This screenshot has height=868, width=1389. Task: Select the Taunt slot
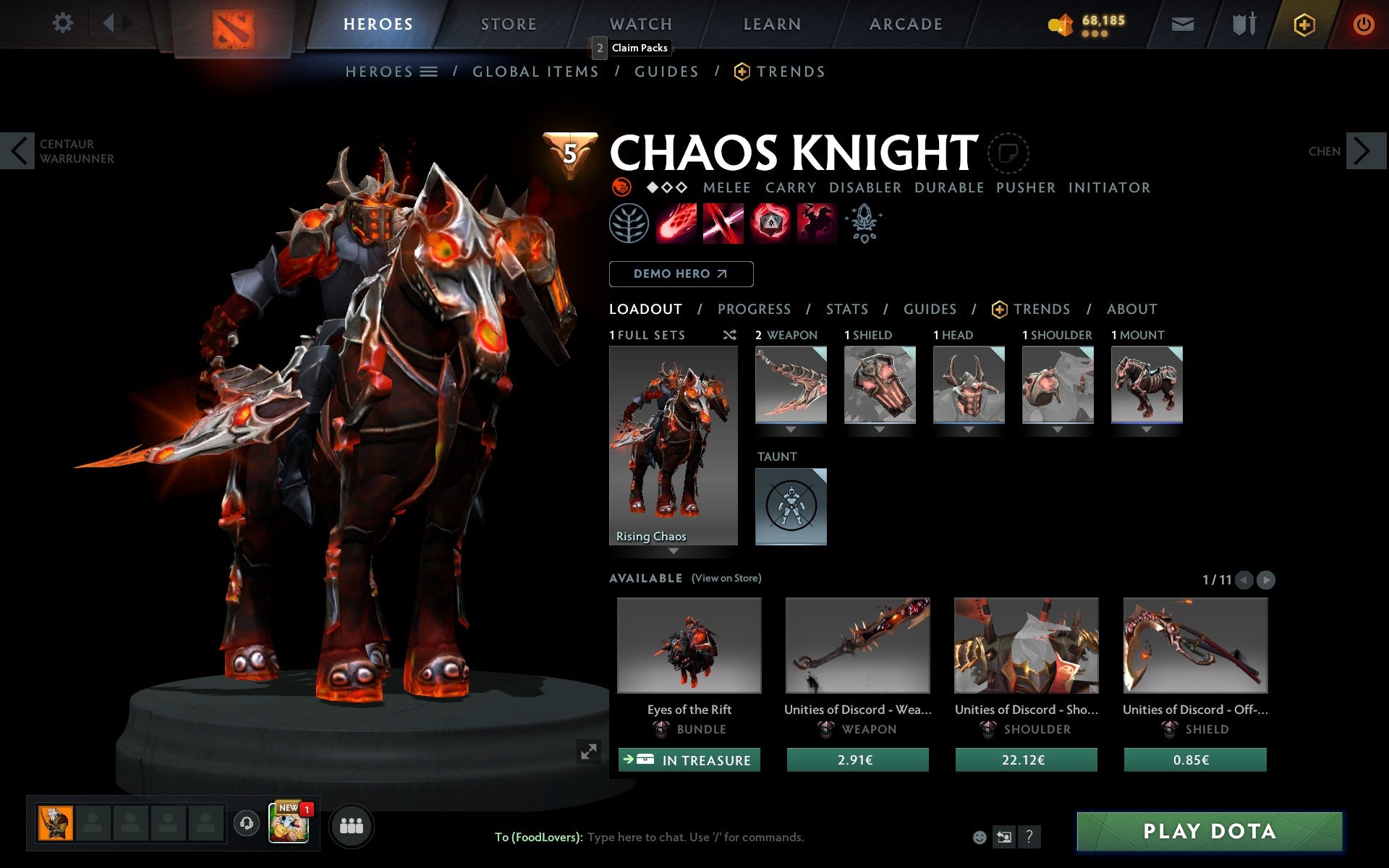click(x=790, y=506)
